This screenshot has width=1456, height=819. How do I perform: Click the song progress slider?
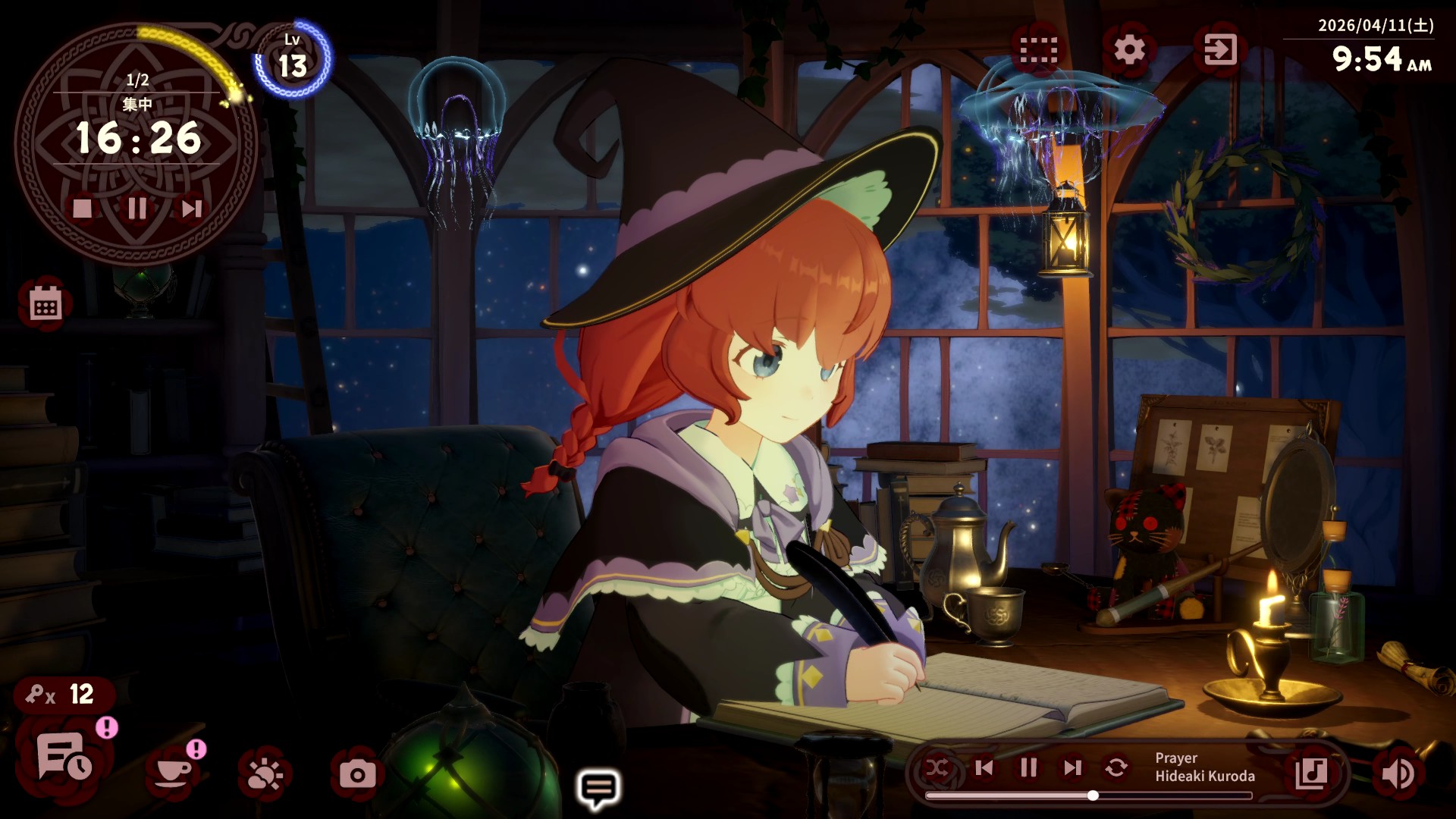point(1092,795)
